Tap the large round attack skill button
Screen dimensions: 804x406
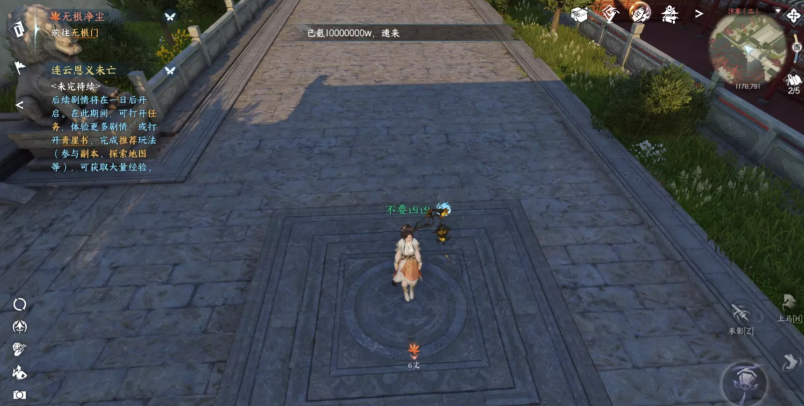pos(744,382)
